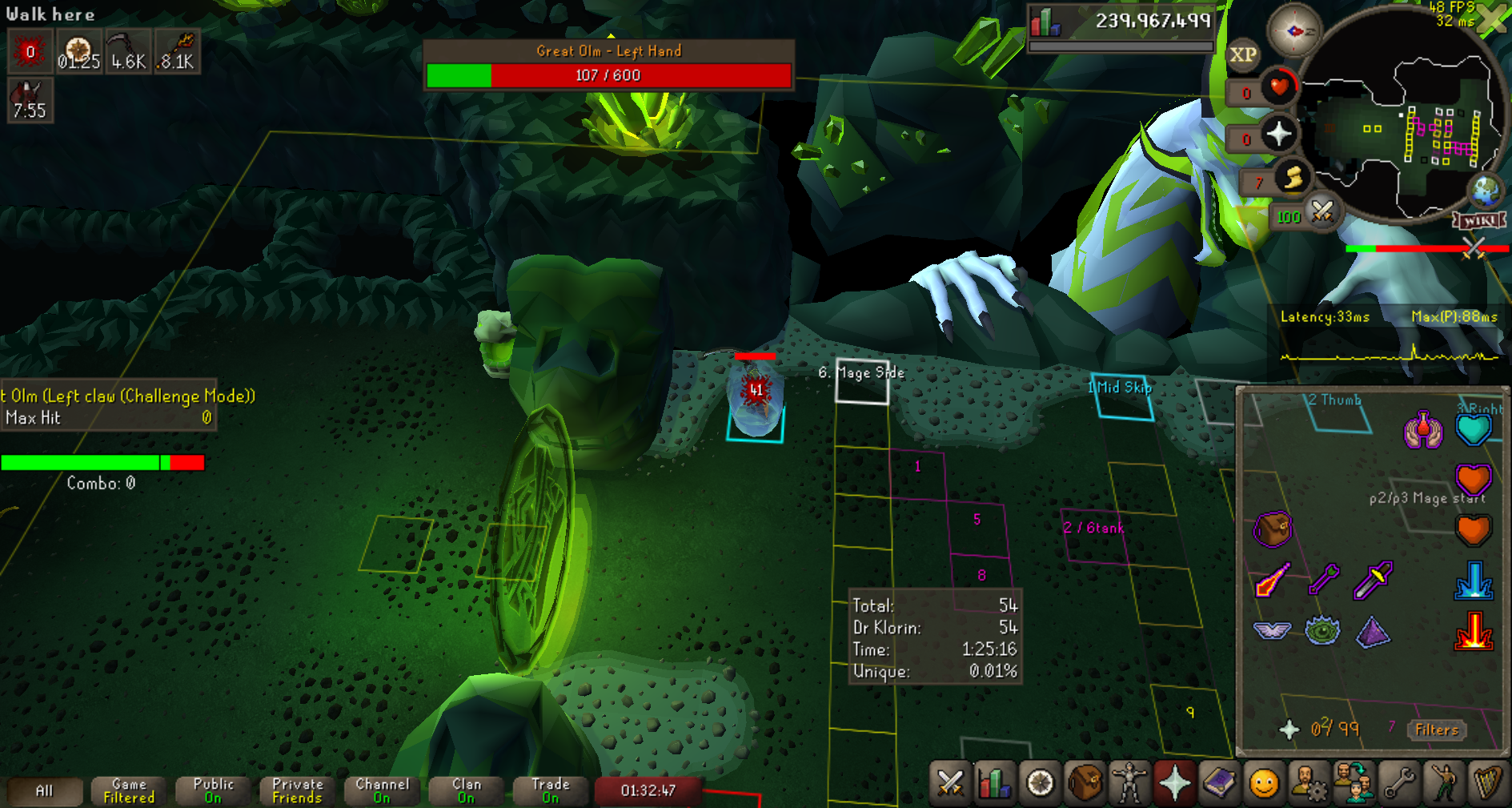Open the music harp tab
The height and width of the screenshot is (808, 1512).
1488,782
